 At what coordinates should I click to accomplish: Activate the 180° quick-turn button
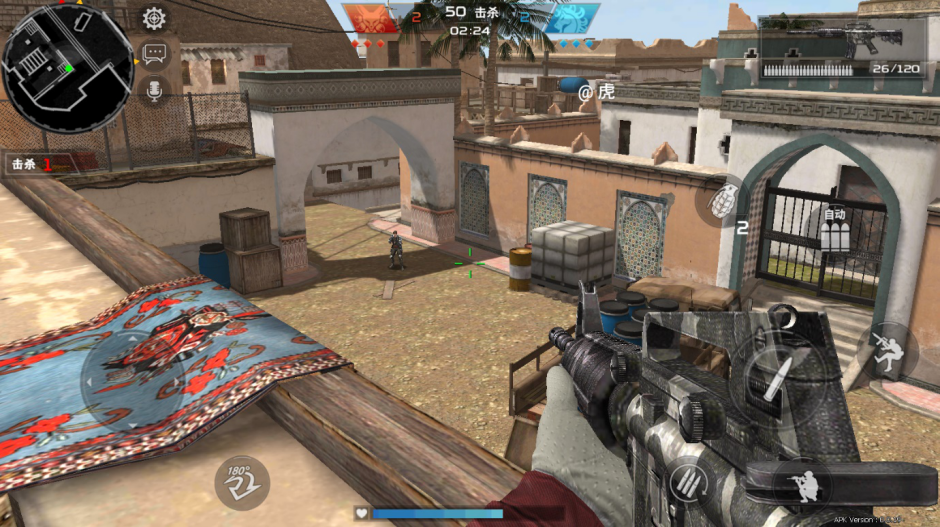pos(241,482)
